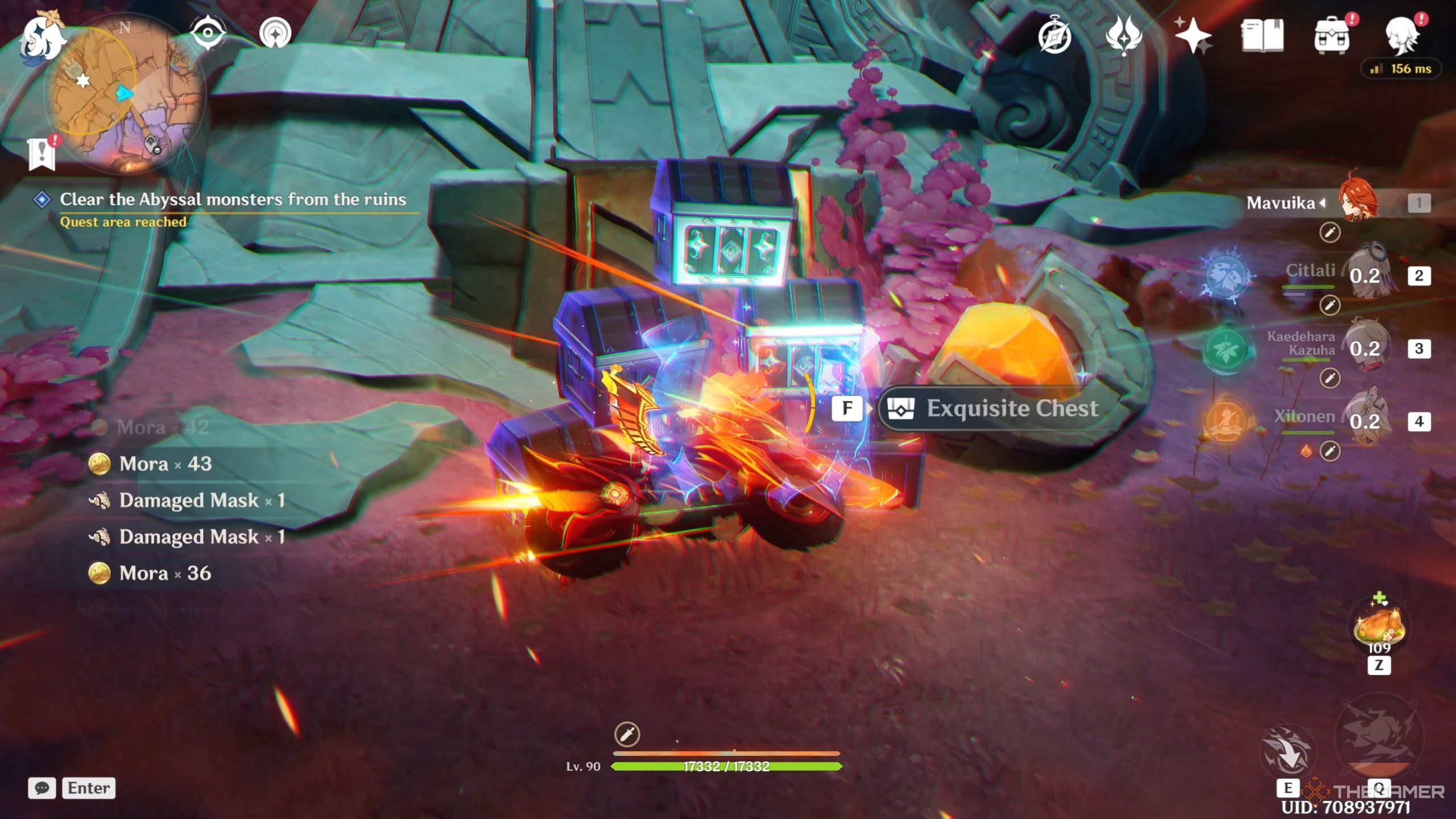Open the chat box
Image resolution: width=1456 pixels, height=819 pixels.
click(42, 788)
